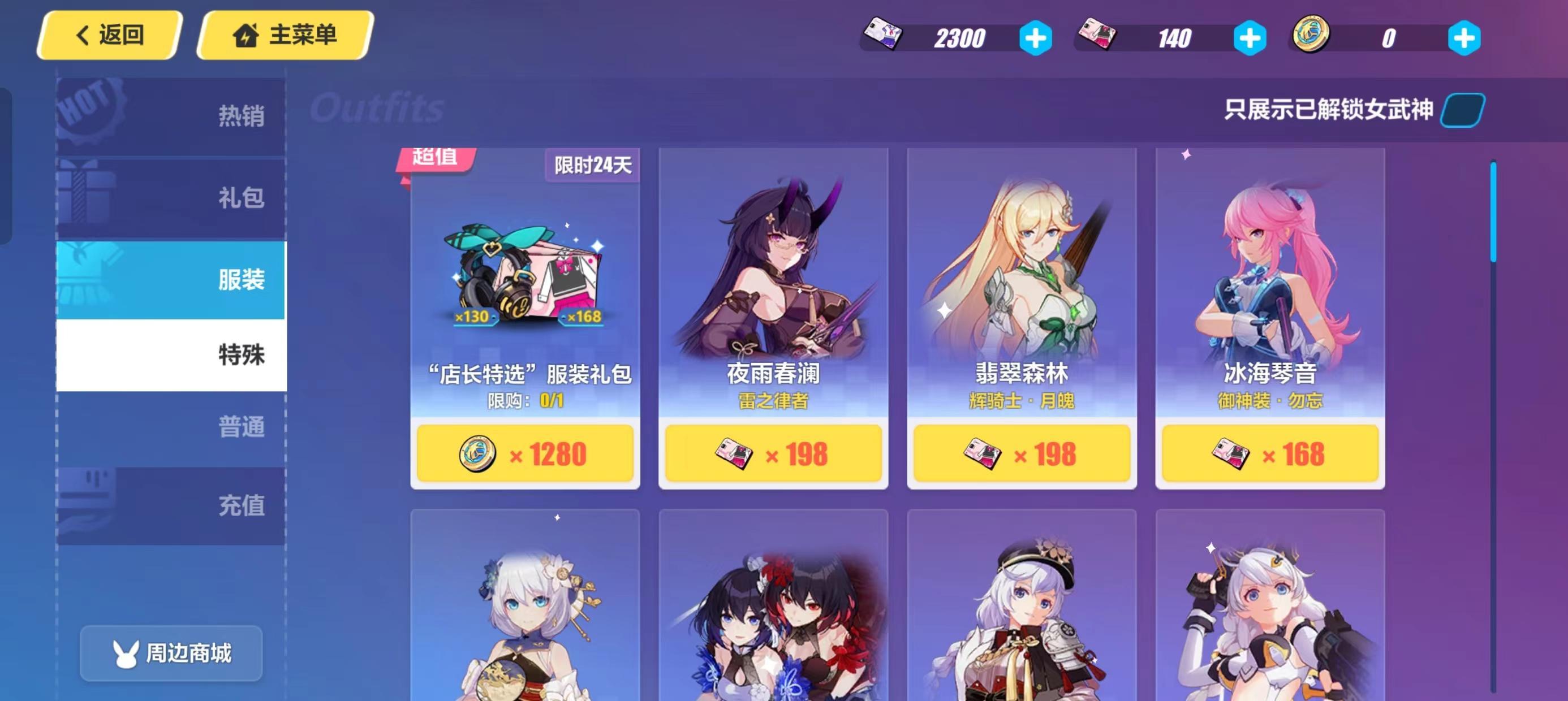Click the 返回 back button

(110, 34)
